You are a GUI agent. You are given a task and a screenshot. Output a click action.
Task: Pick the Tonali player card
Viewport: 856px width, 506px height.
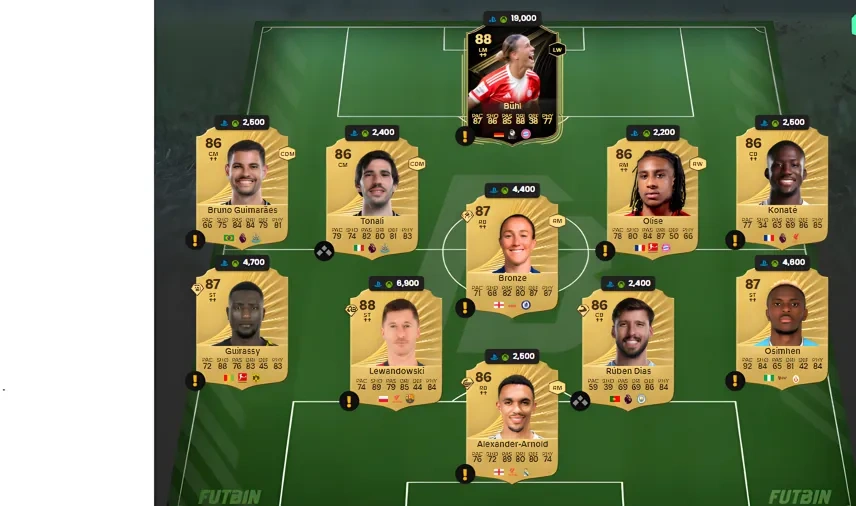coord(372,195)
